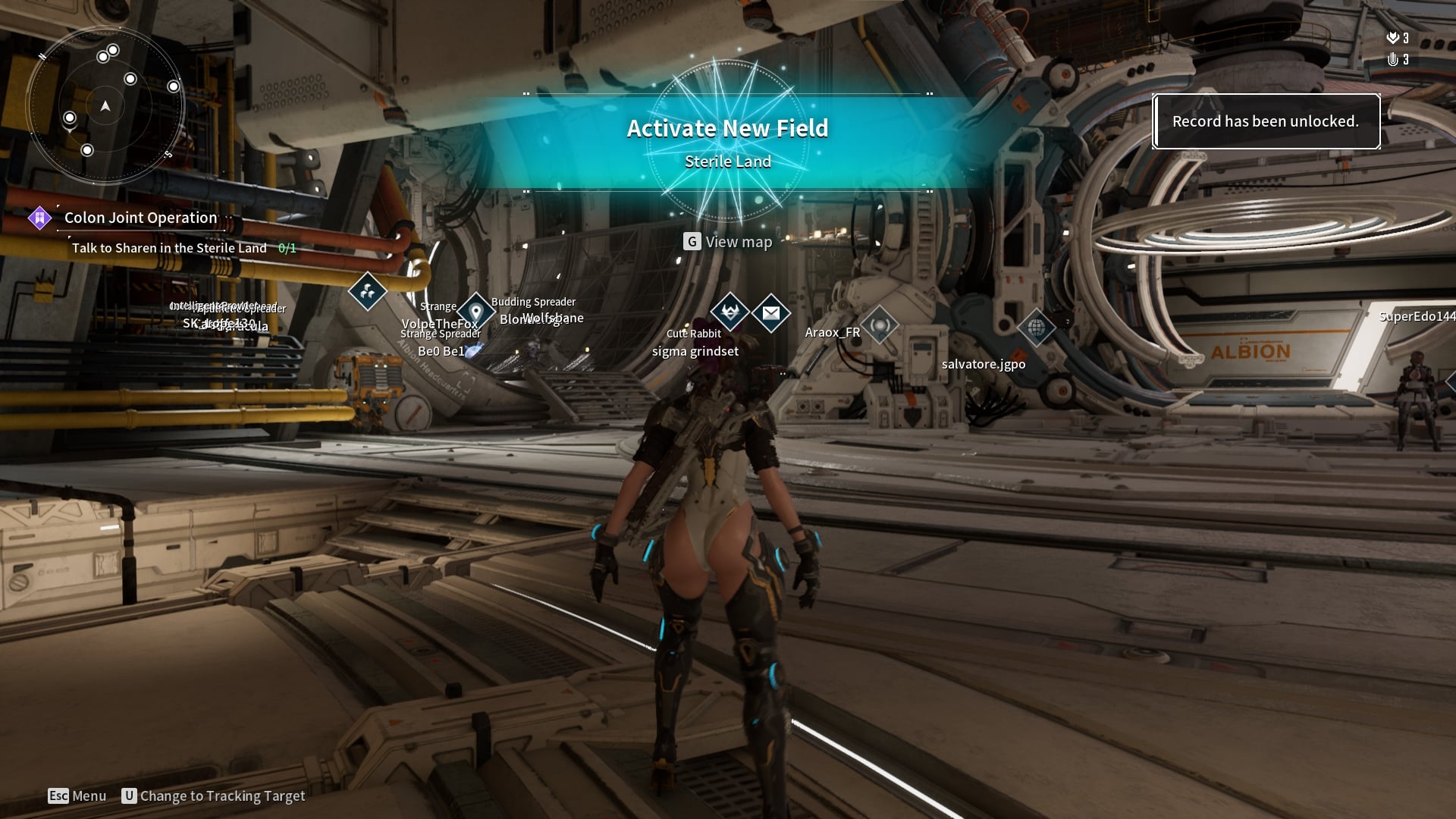Click the purple quest icon beside Colon Joint Operation

coord(39,218)
